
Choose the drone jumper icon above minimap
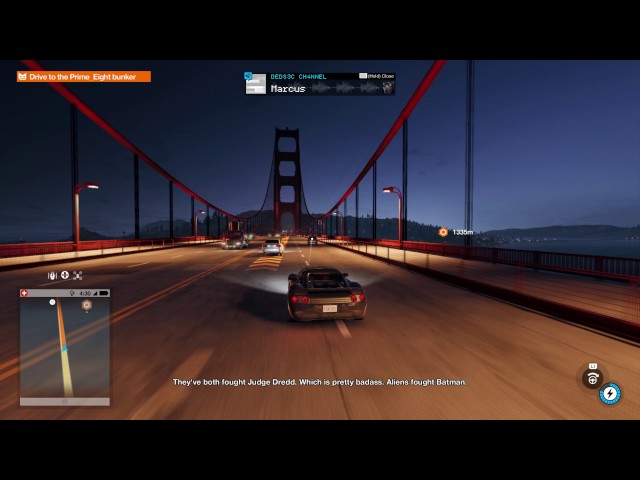(x=52, y=275)
